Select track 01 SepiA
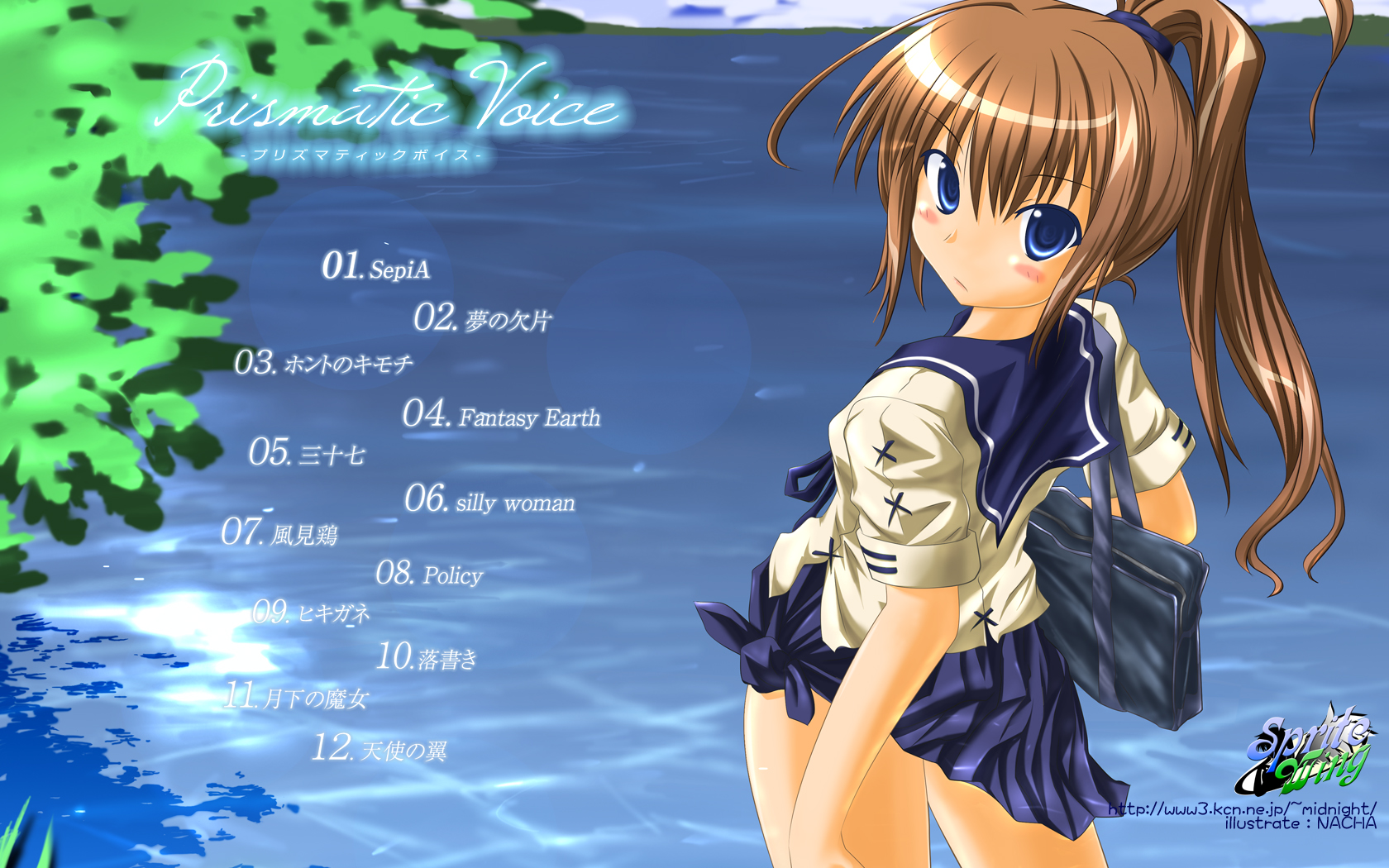 pyautogui.click(x=376, y=267)
